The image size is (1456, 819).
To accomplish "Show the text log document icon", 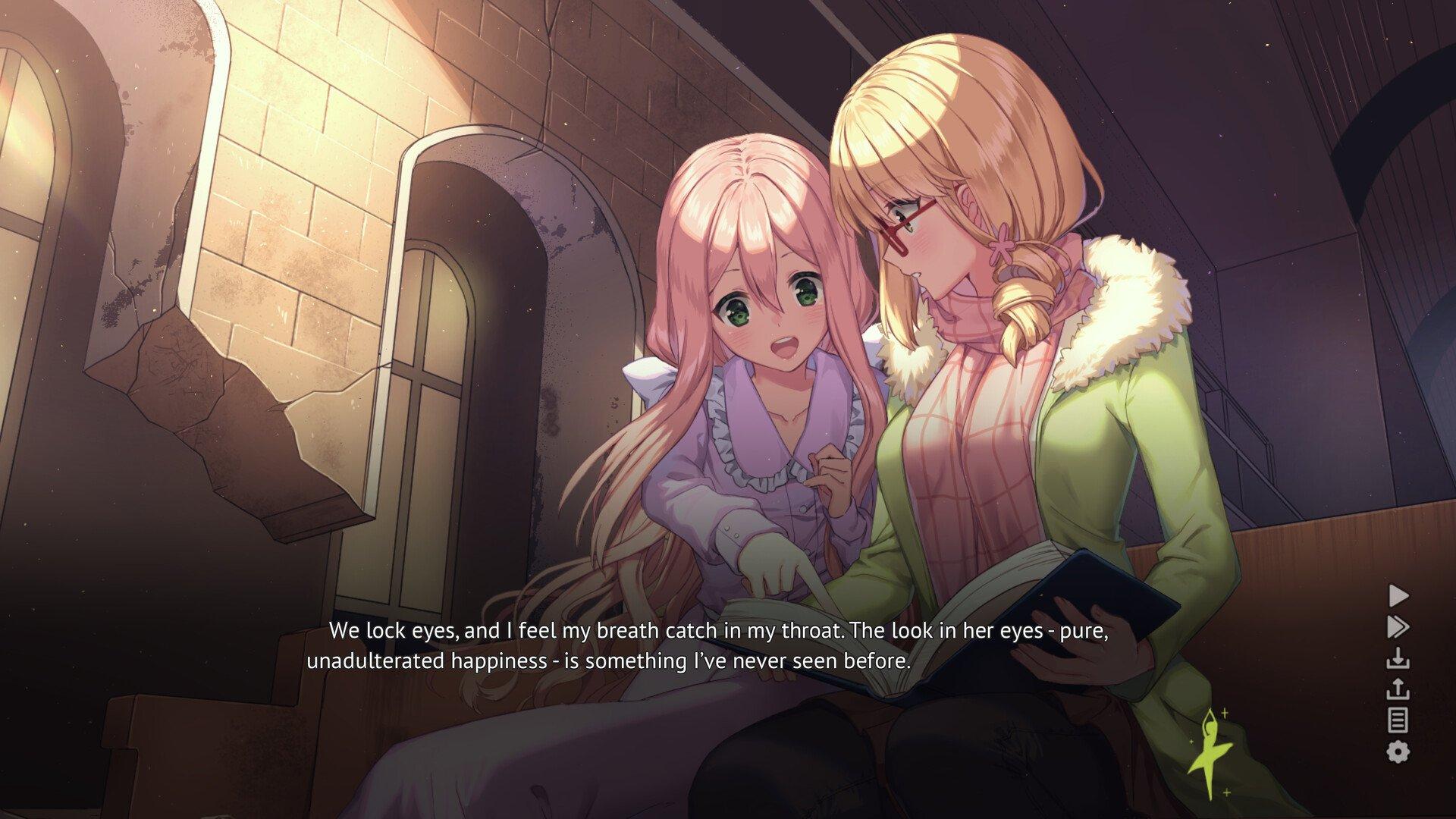I will 1398,720.
